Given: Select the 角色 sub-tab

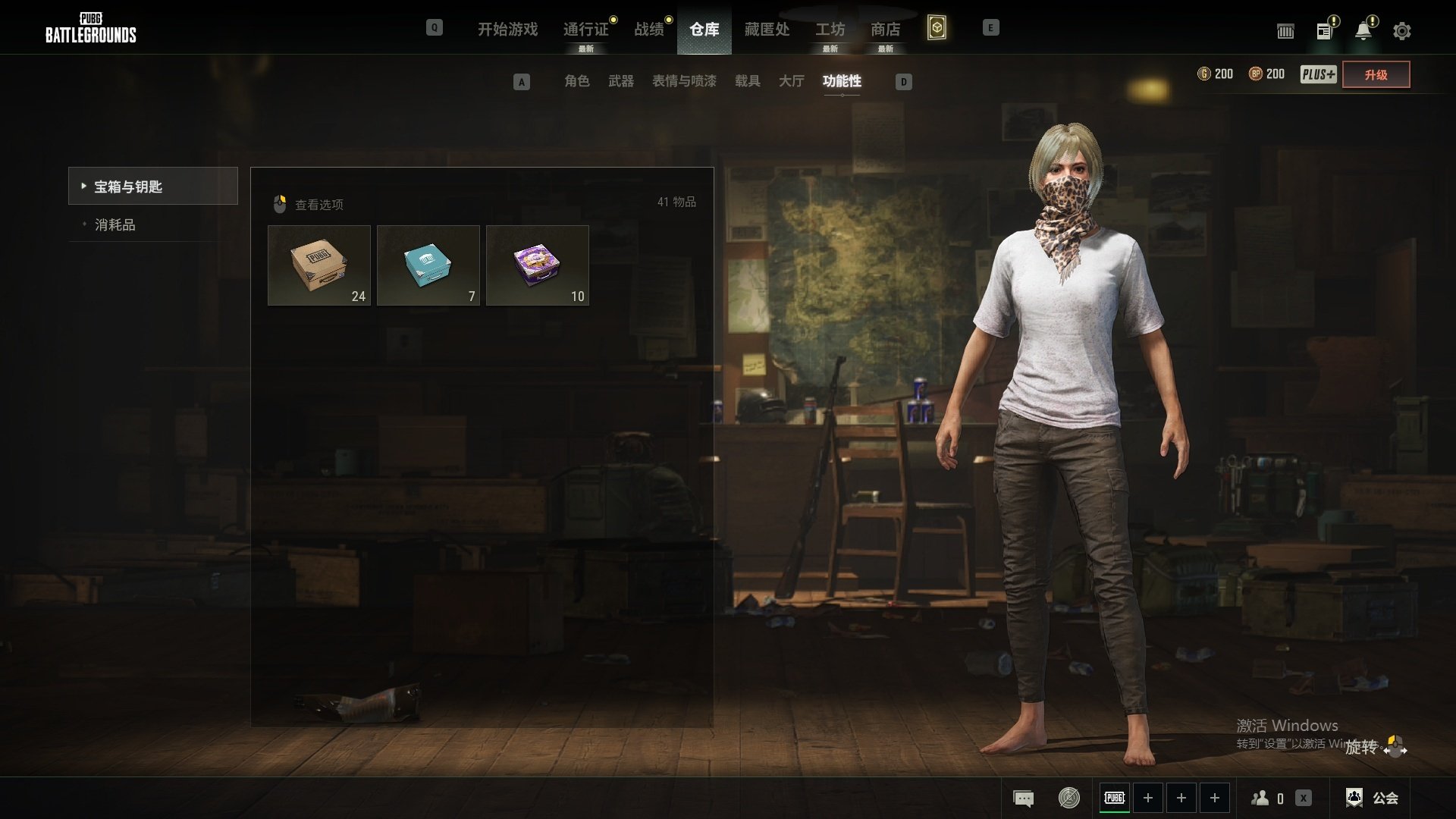Looking at the screenshot, I should pyautogui.click(x=576, y=81).
